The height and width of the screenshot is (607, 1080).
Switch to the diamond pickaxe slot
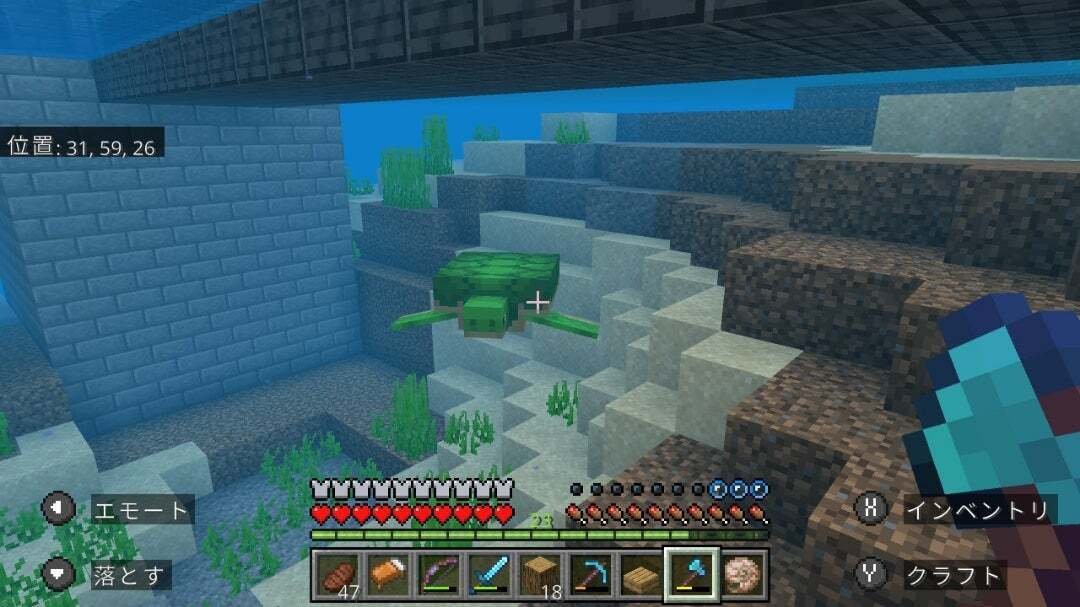(x=591, y=574)
